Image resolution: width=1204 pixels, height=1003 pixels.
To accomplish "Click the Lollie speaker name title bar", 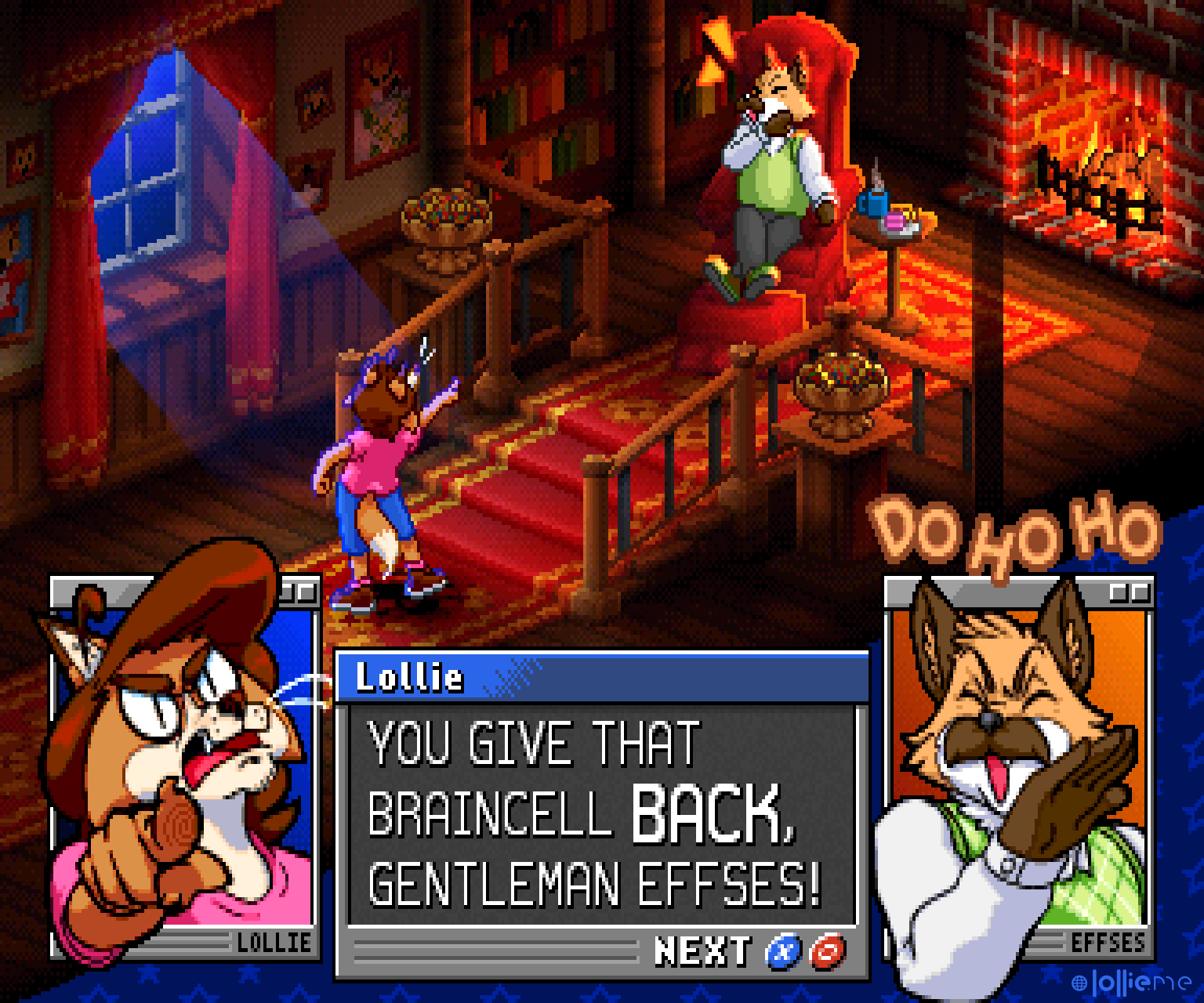I will (x=602, y=677).
